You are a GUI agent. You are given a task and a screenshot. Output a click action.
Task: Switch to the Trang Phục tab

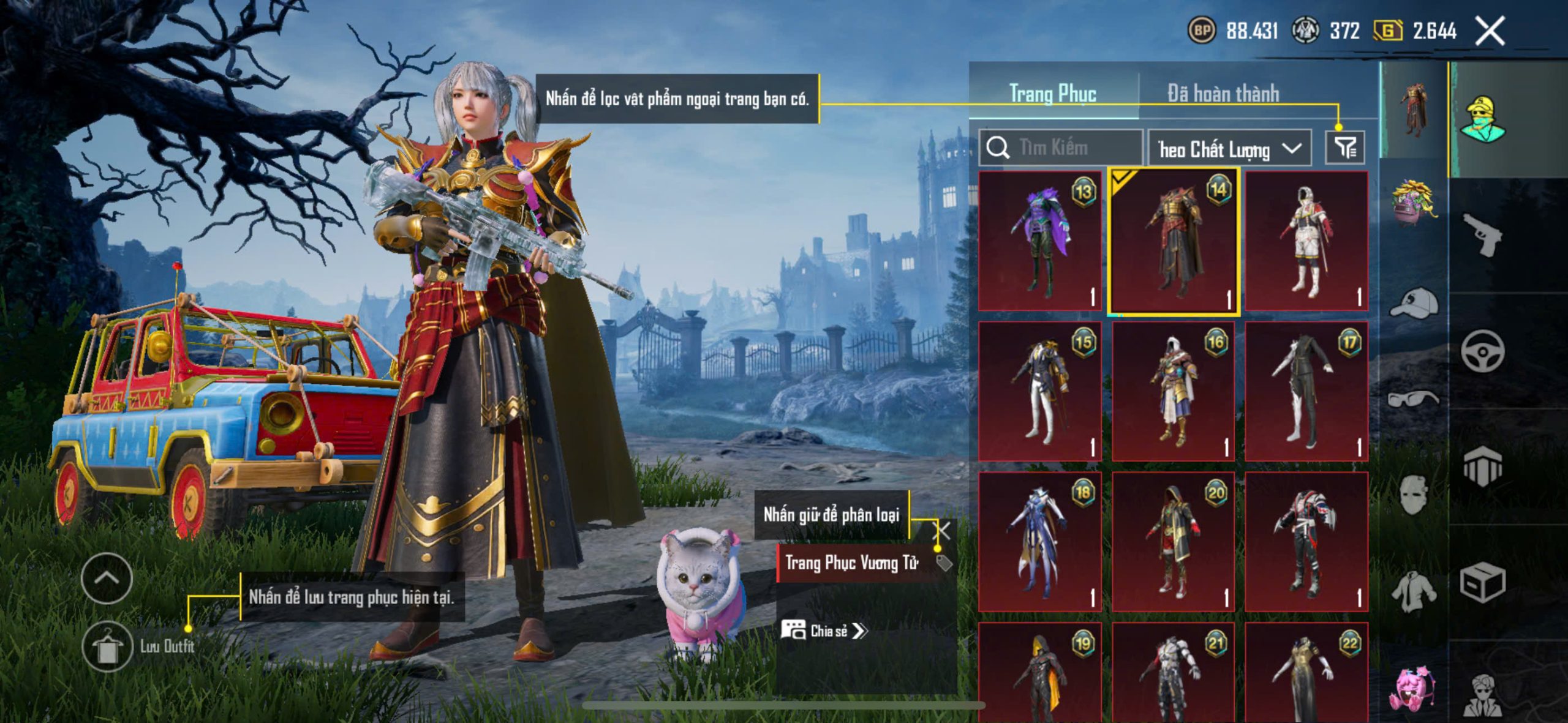click(x=1052, y=94)
